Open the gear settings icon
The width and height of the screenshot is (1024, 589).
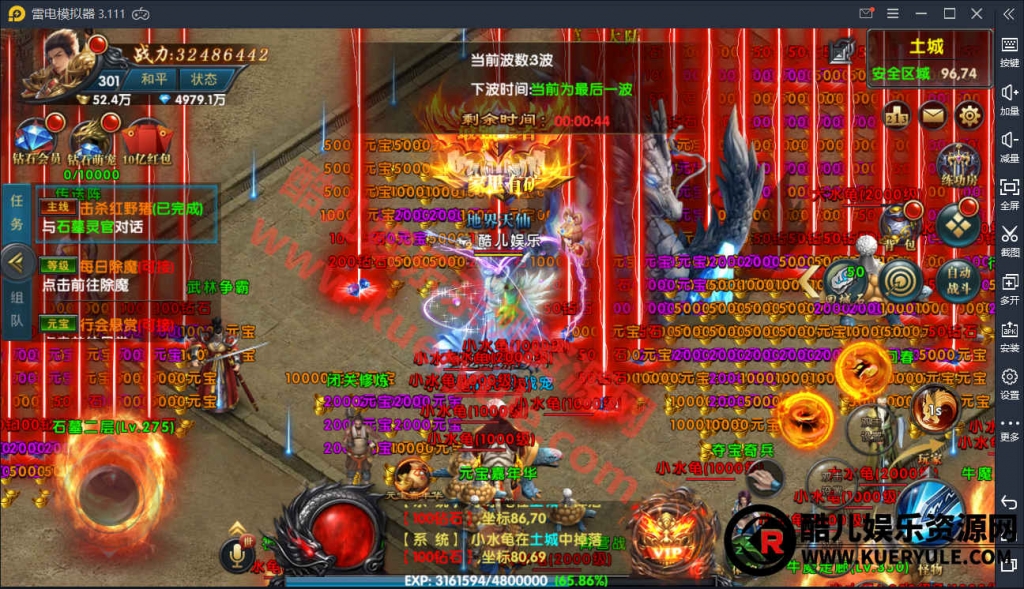968,116
